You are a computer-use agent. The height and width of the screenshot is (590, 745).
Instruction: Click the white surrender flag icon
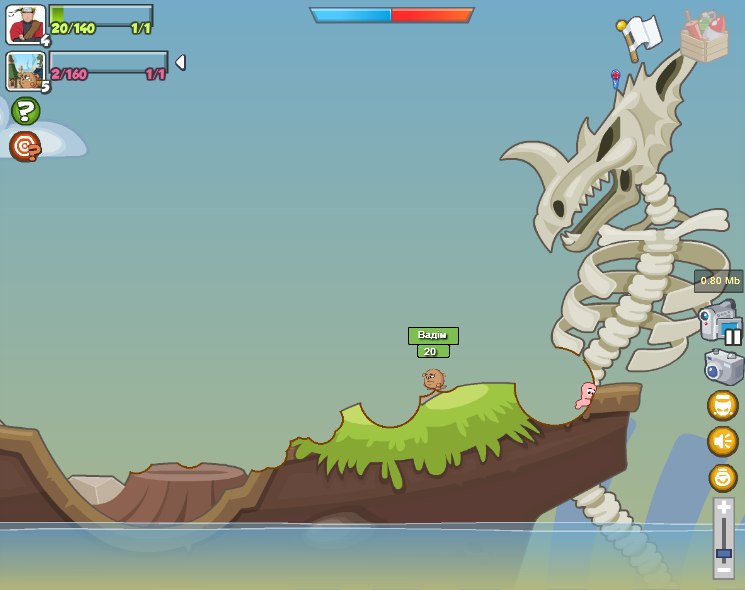[640, 36]
